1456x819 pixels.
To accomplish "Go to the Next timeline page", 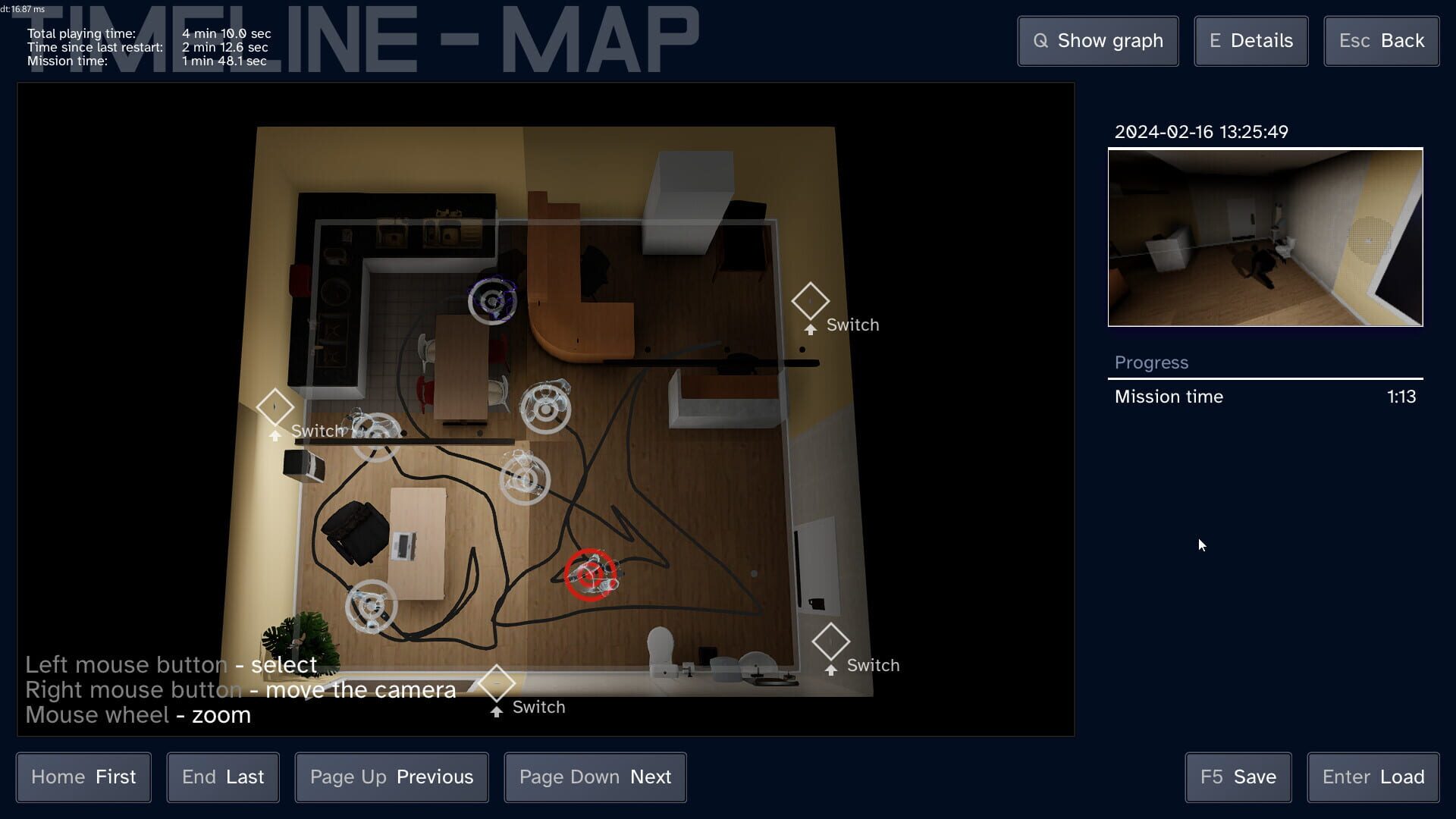I will 595,777.
